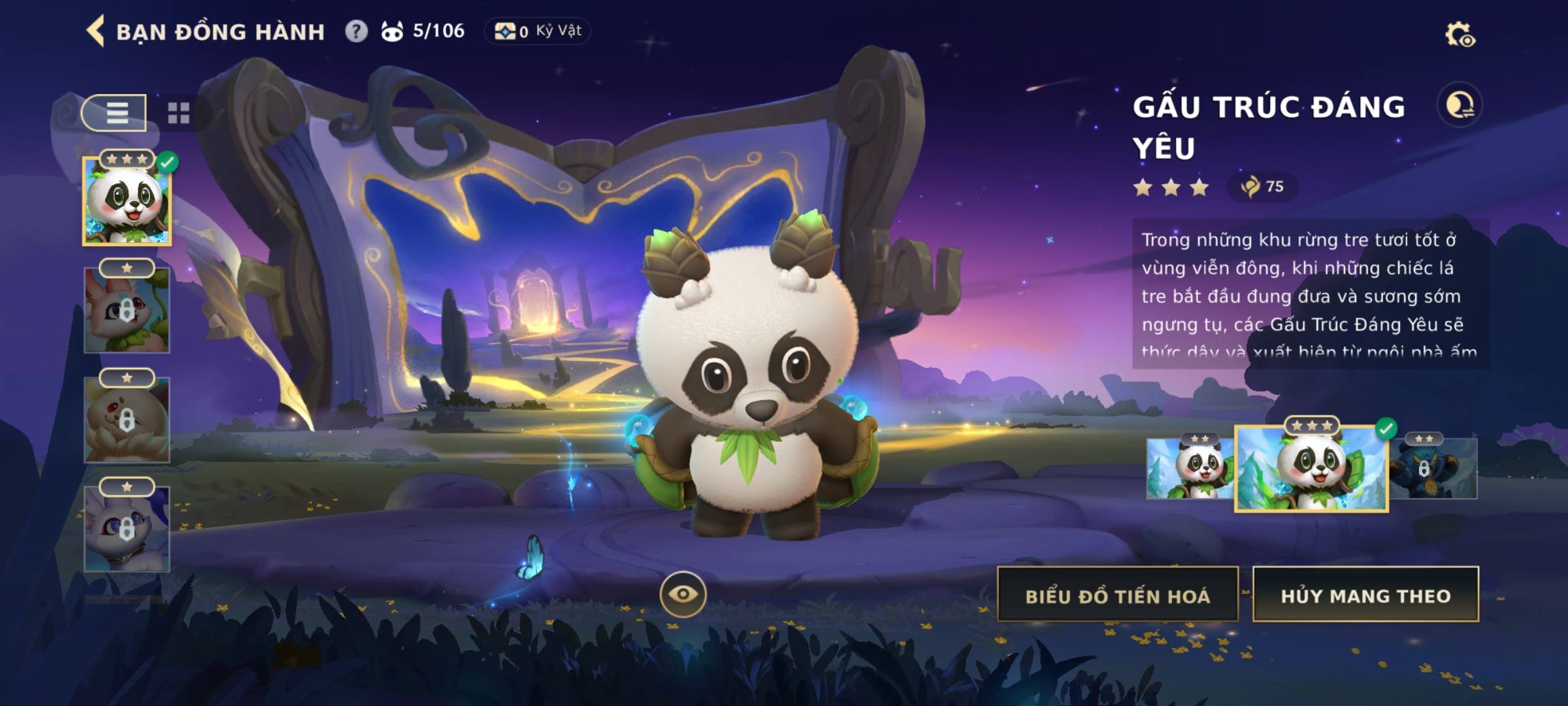Select the locked purple cat companion
Image resolution: width=1568 pixels, height=706 pixels.
127,529
